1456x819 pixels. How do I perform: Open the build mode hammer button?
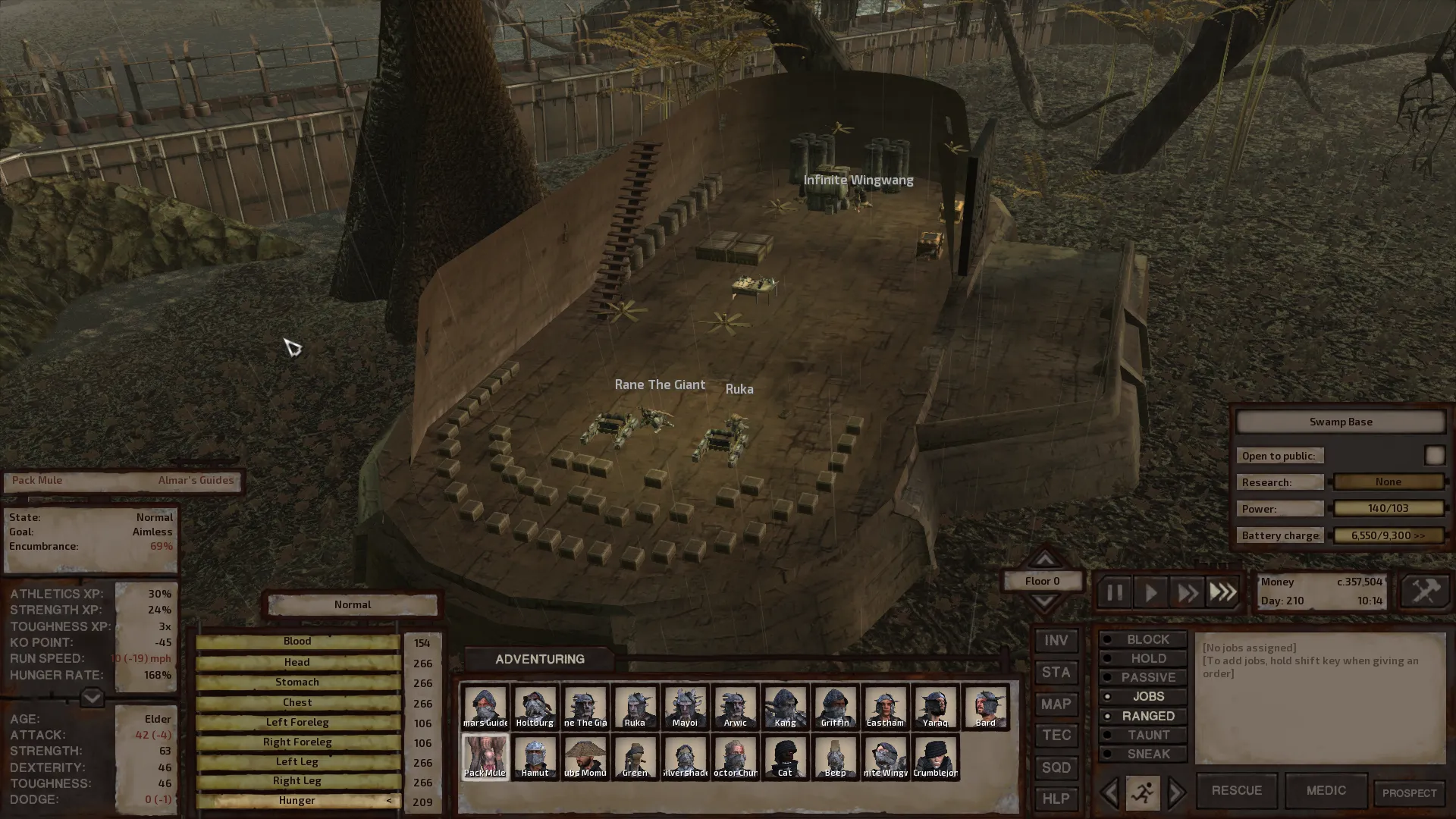click(1424, 591)
